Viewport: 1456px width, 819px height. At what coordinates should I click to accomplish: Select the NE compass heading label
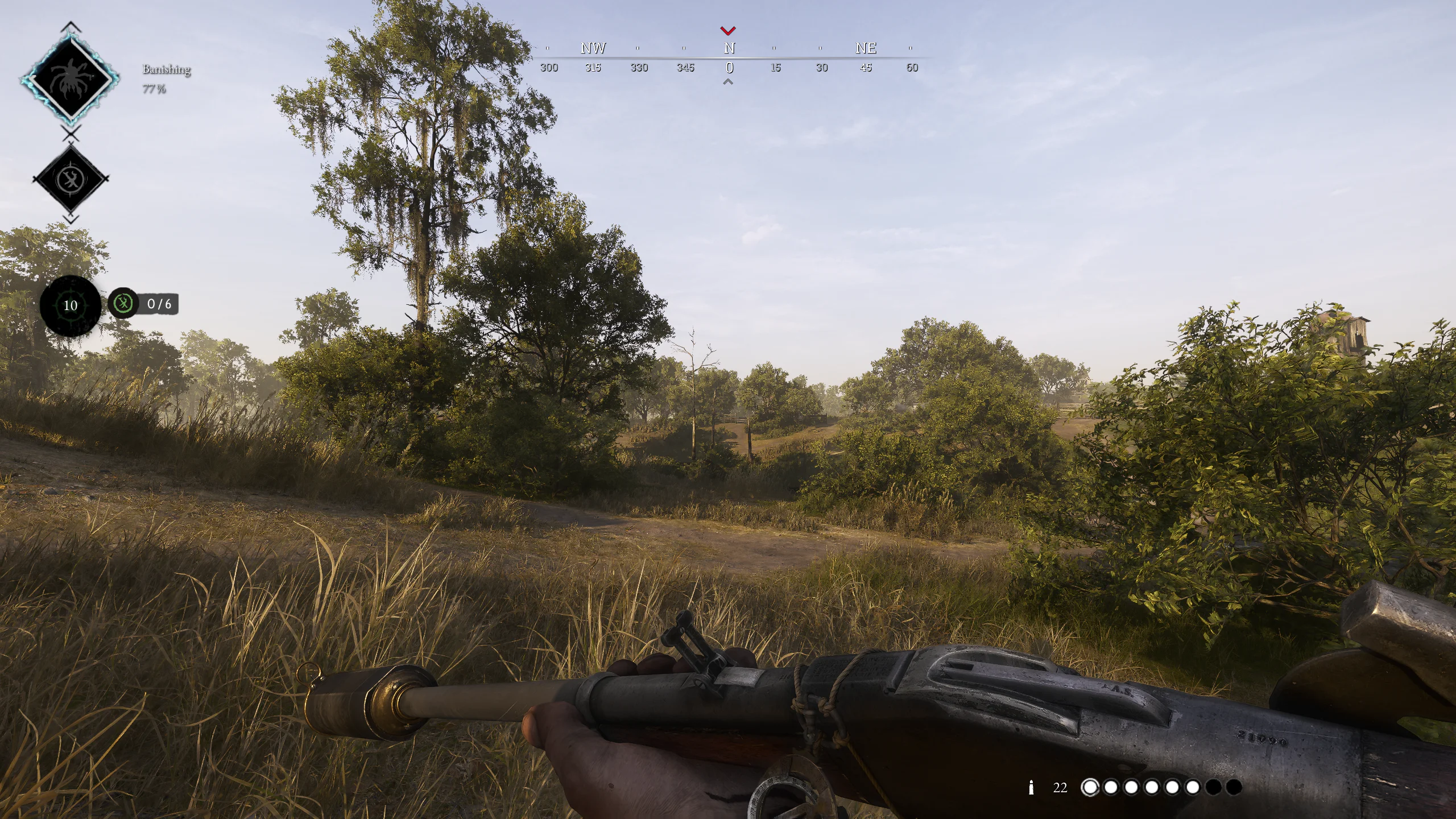point(866,48)
